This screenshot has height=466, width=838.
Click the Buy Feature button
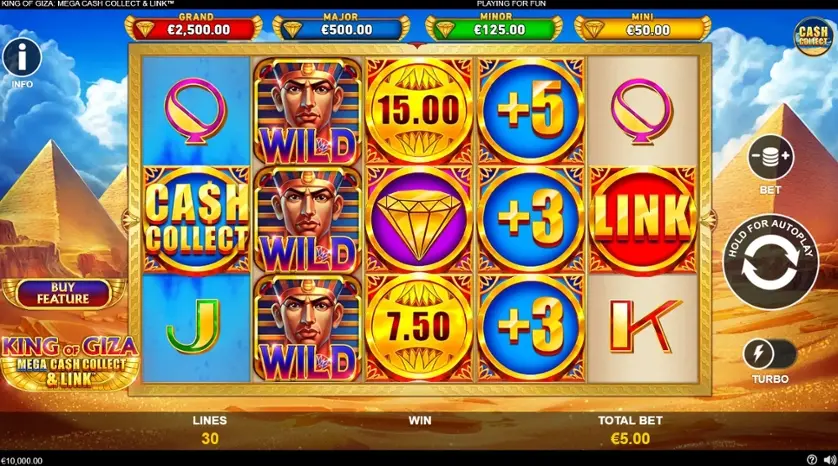(x=63, y=293)
